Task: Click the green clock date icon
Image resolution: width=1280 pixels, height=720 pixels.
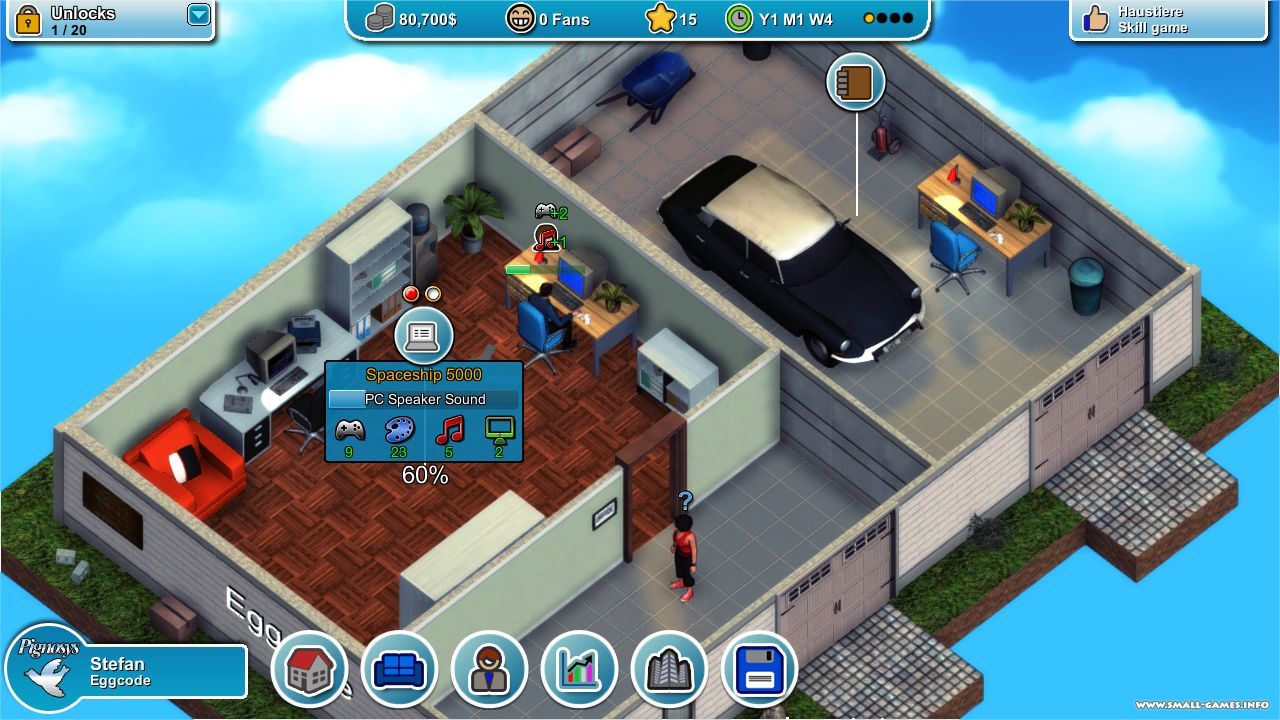Action: tap(739, 19)
